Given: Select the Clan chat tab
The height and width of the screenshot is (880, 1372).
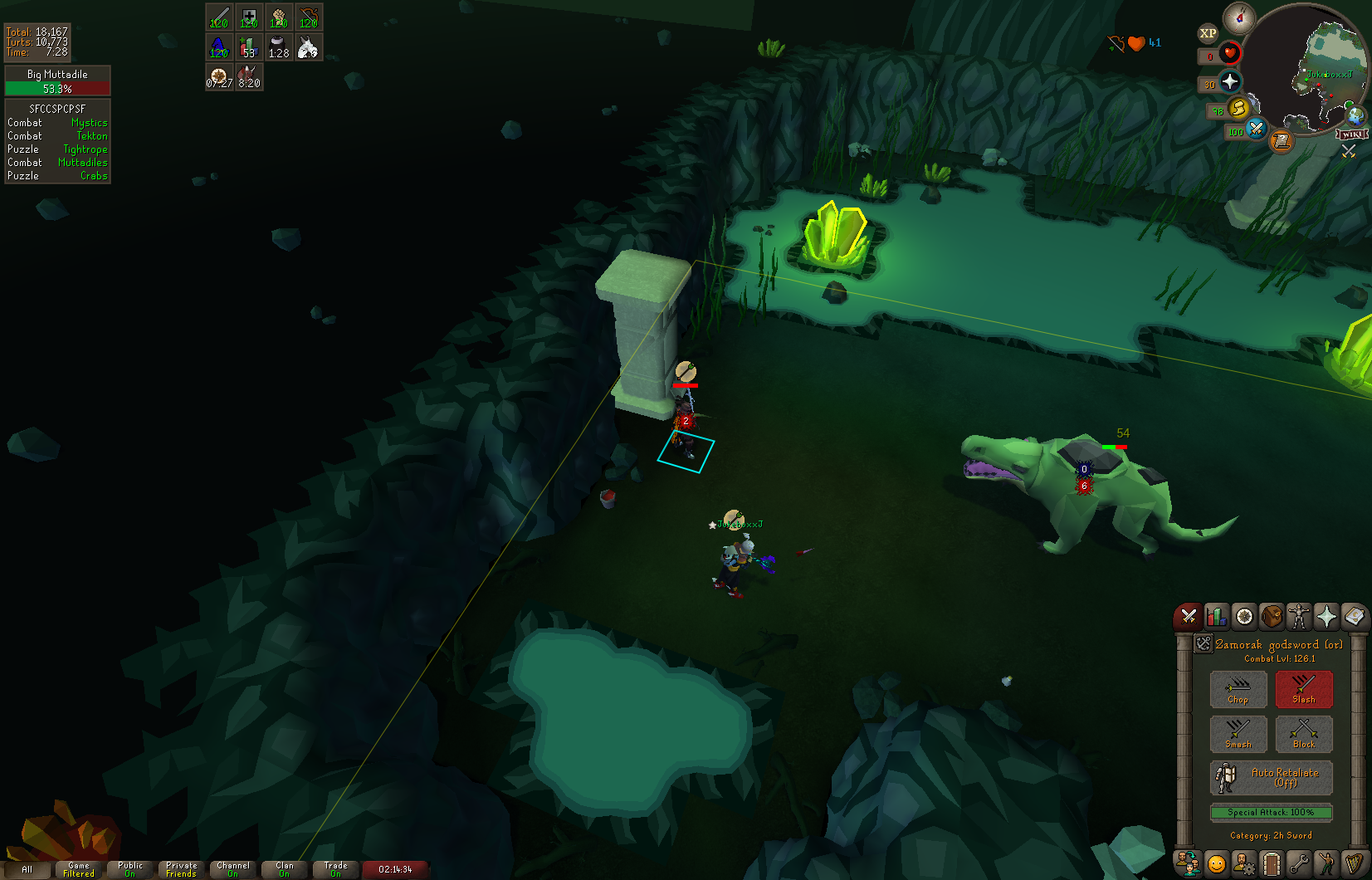Looking at the screenshot, I should tap(284, 869).
